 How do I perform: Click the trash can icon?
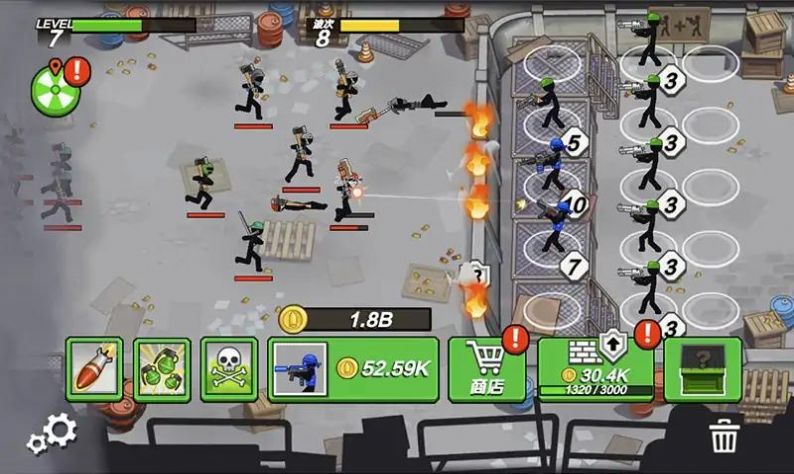coord(722,437)
